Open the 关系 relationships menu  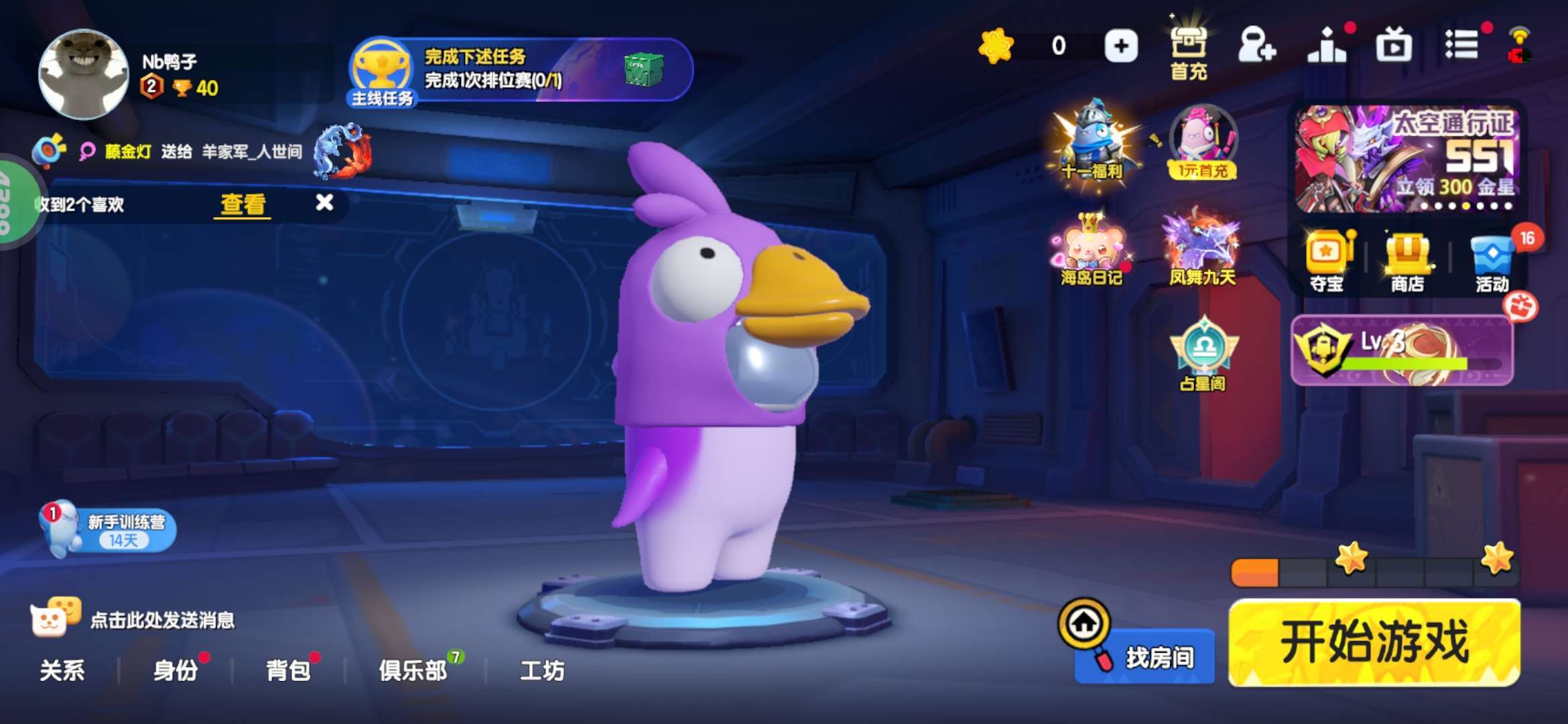[x=62, y=670]
